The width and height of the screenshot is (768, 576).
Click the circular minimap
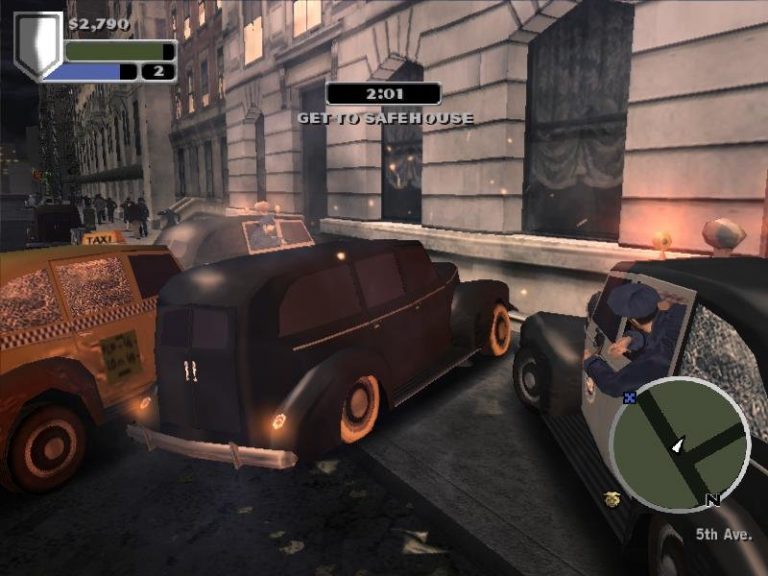[x=680, y=444]
